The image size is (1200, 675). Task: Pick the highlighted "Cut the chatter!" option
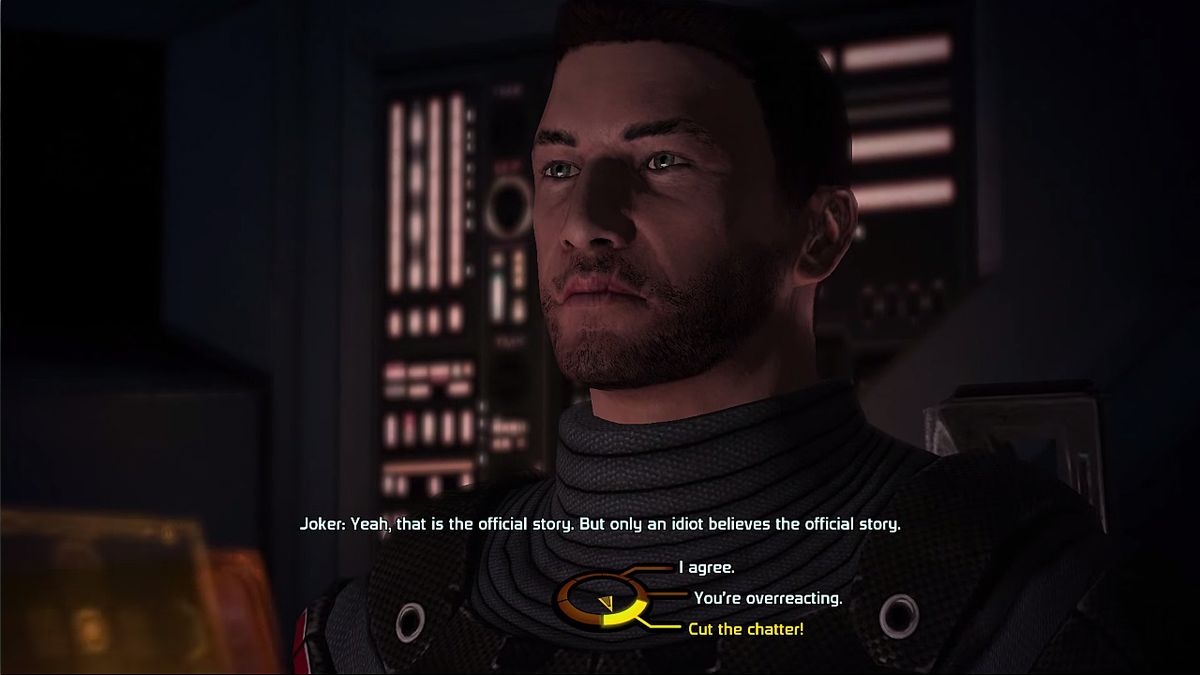(745, 629)
